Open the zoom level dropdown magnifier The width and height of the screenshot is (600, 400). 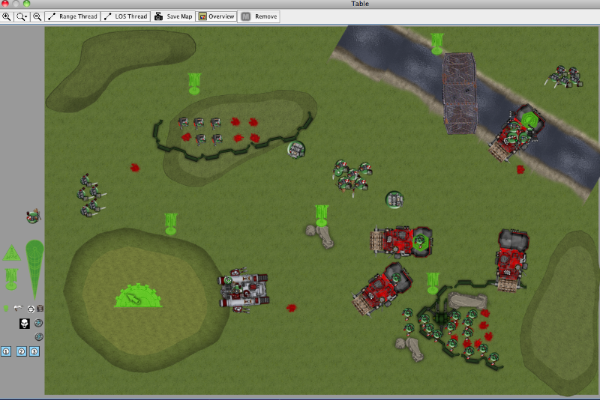pyautogui.click(x=22, y=17)
